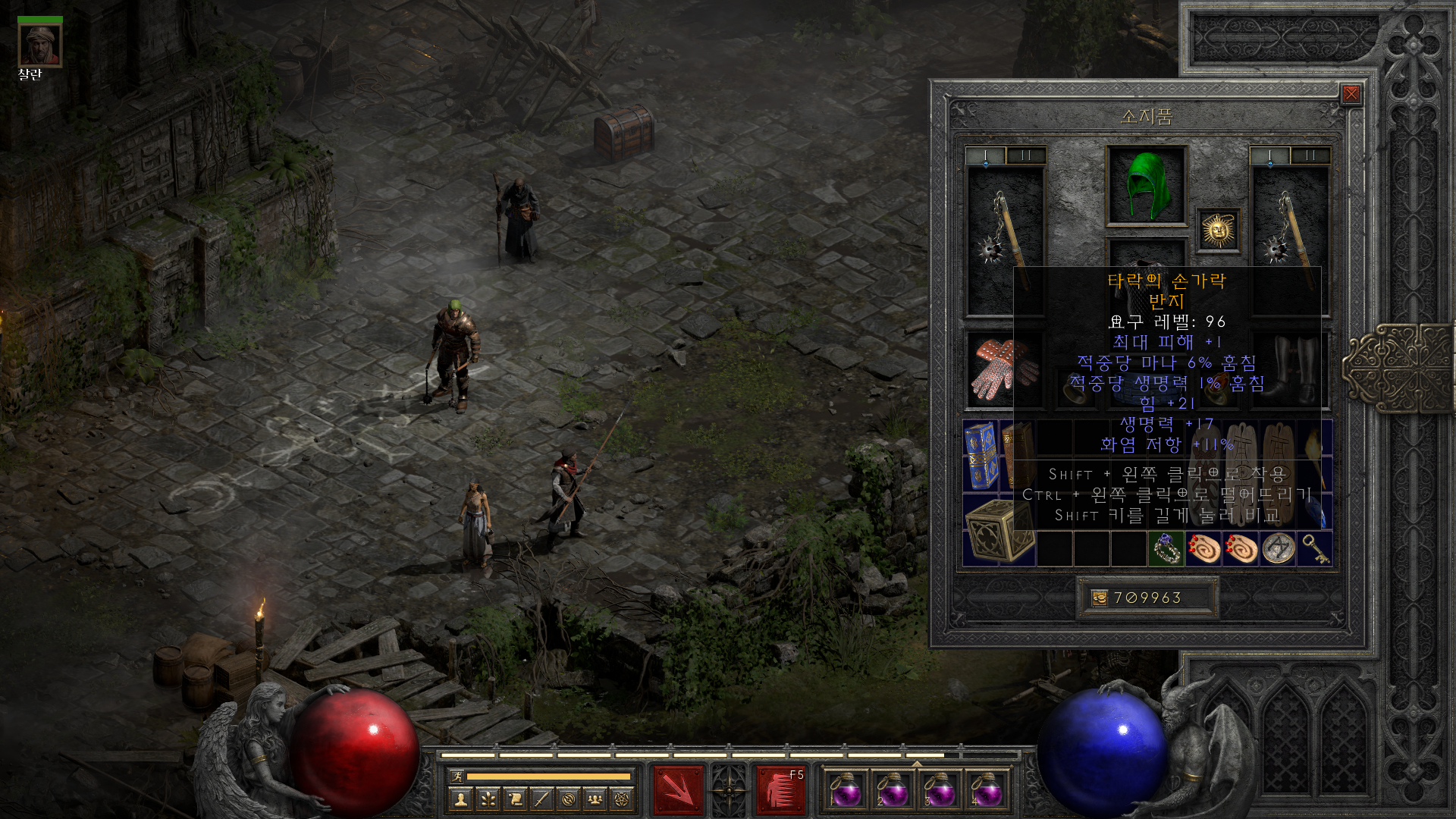Open the character sheet from the mini menu
Screen dimensions: 1456x819
(x=460, y=799)
